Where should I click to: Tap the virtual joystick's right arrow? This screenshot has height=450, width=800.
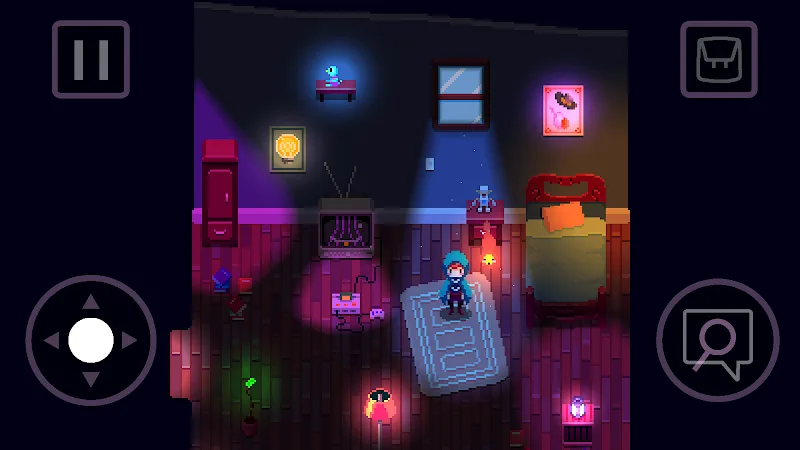click(130, 341)
